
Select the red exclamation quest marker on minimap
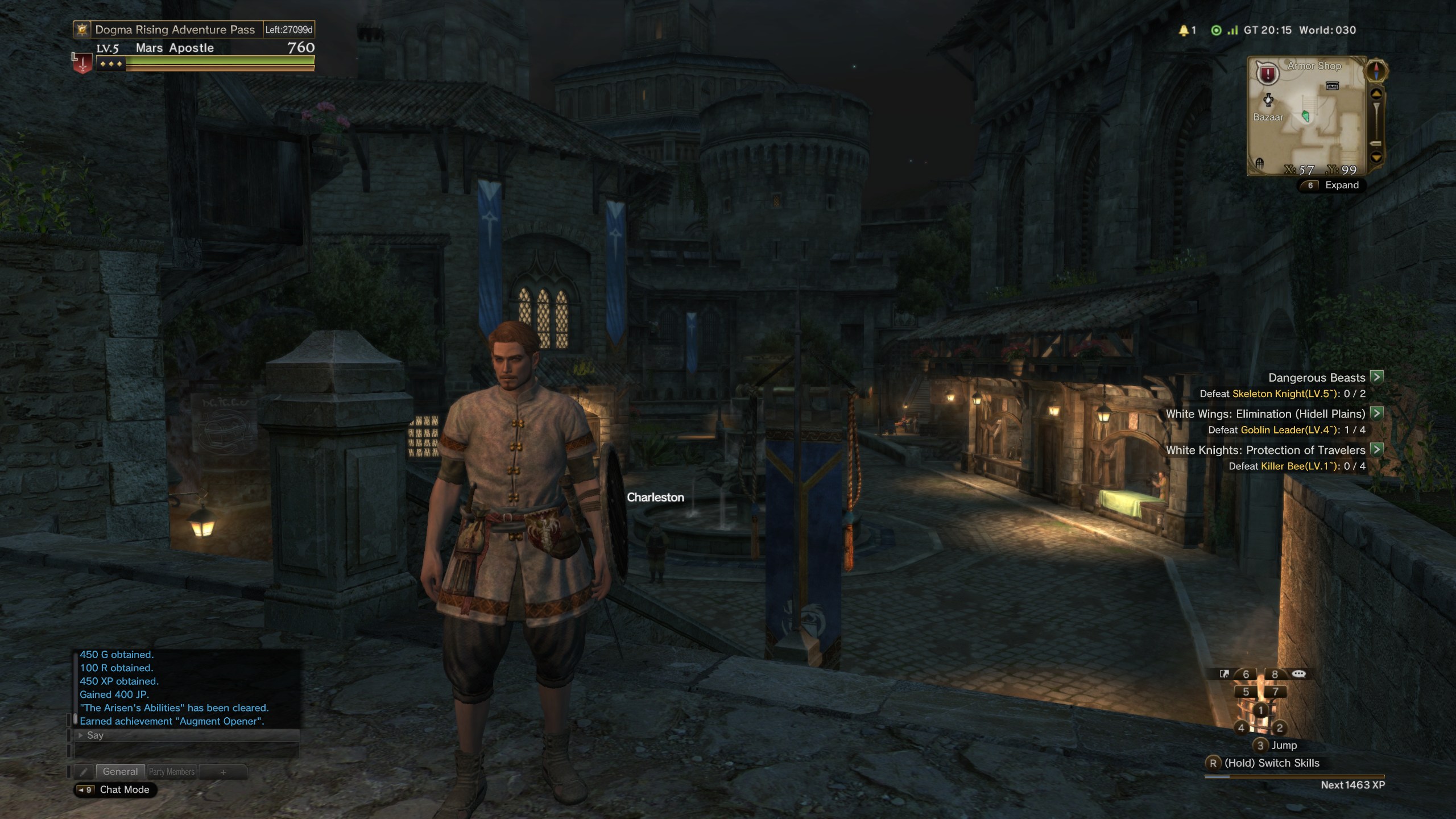point(1268,74)
